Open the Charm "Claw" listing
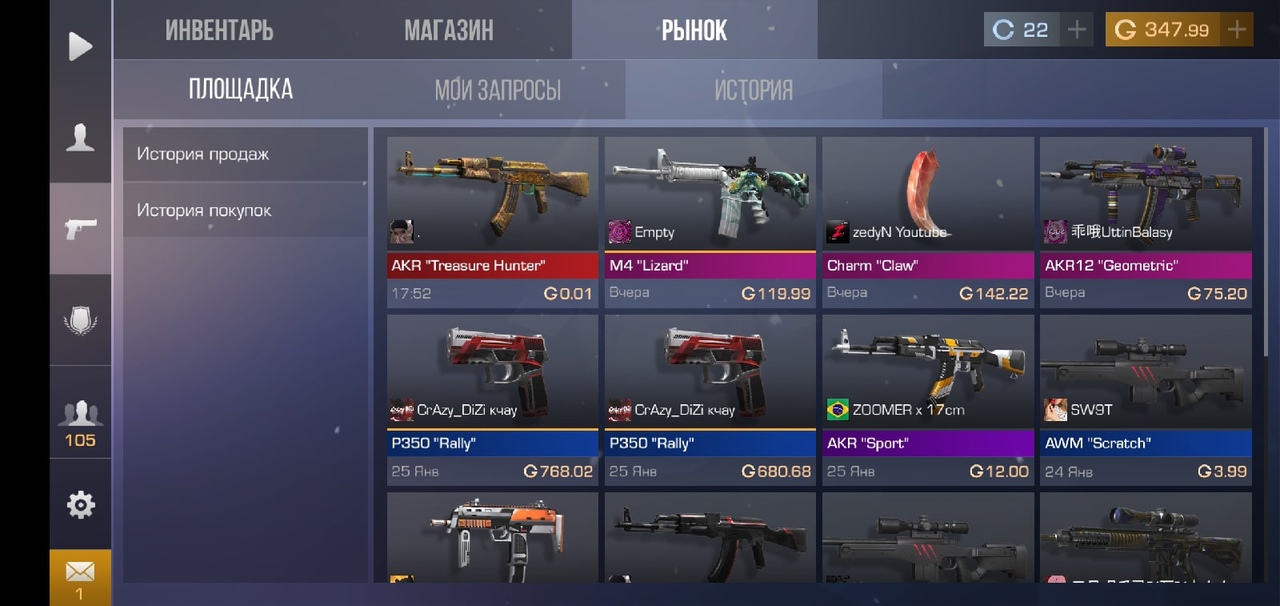 point(928,222)
